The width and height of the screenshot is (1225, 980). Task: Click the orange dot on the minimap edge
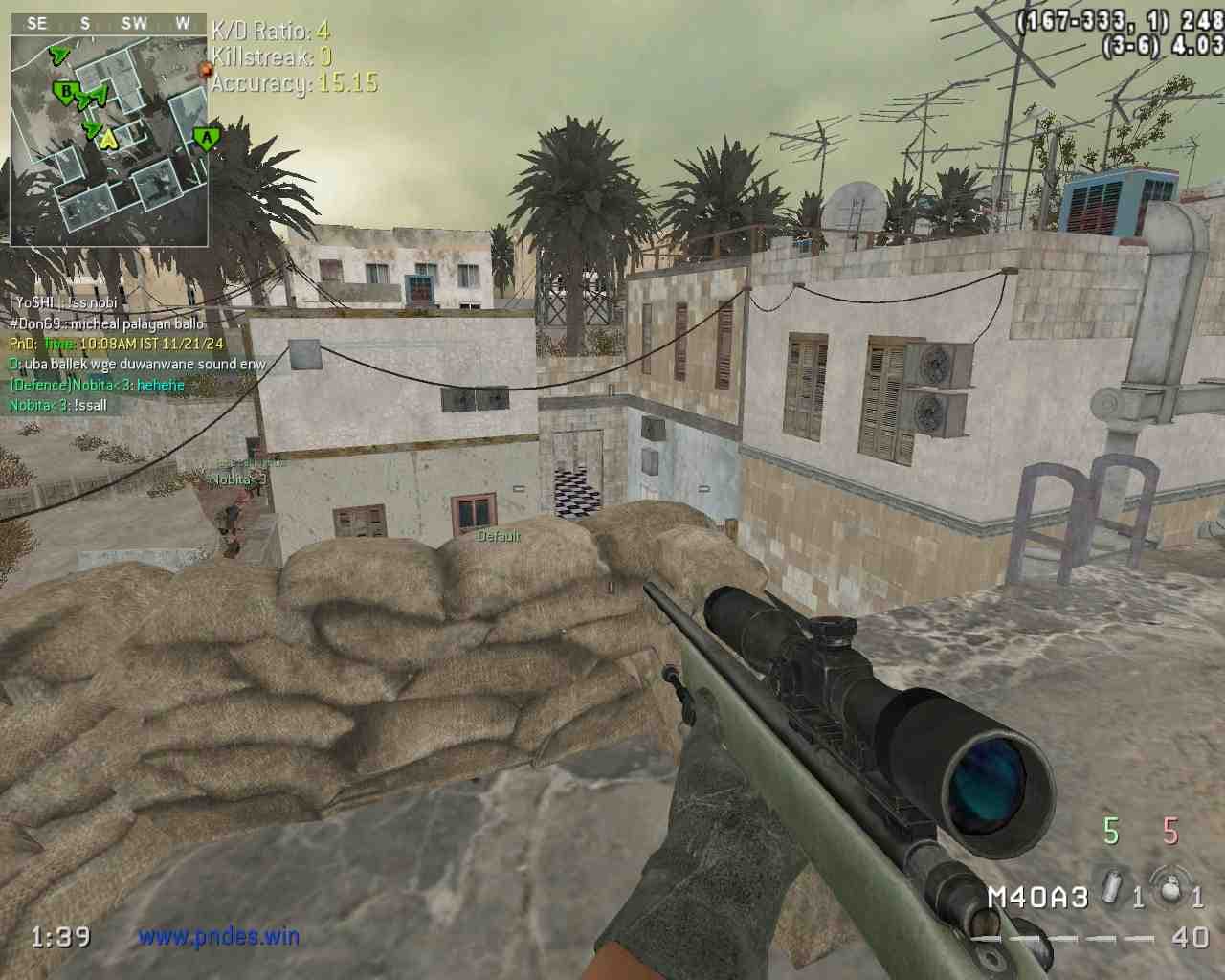pos(204,69)
